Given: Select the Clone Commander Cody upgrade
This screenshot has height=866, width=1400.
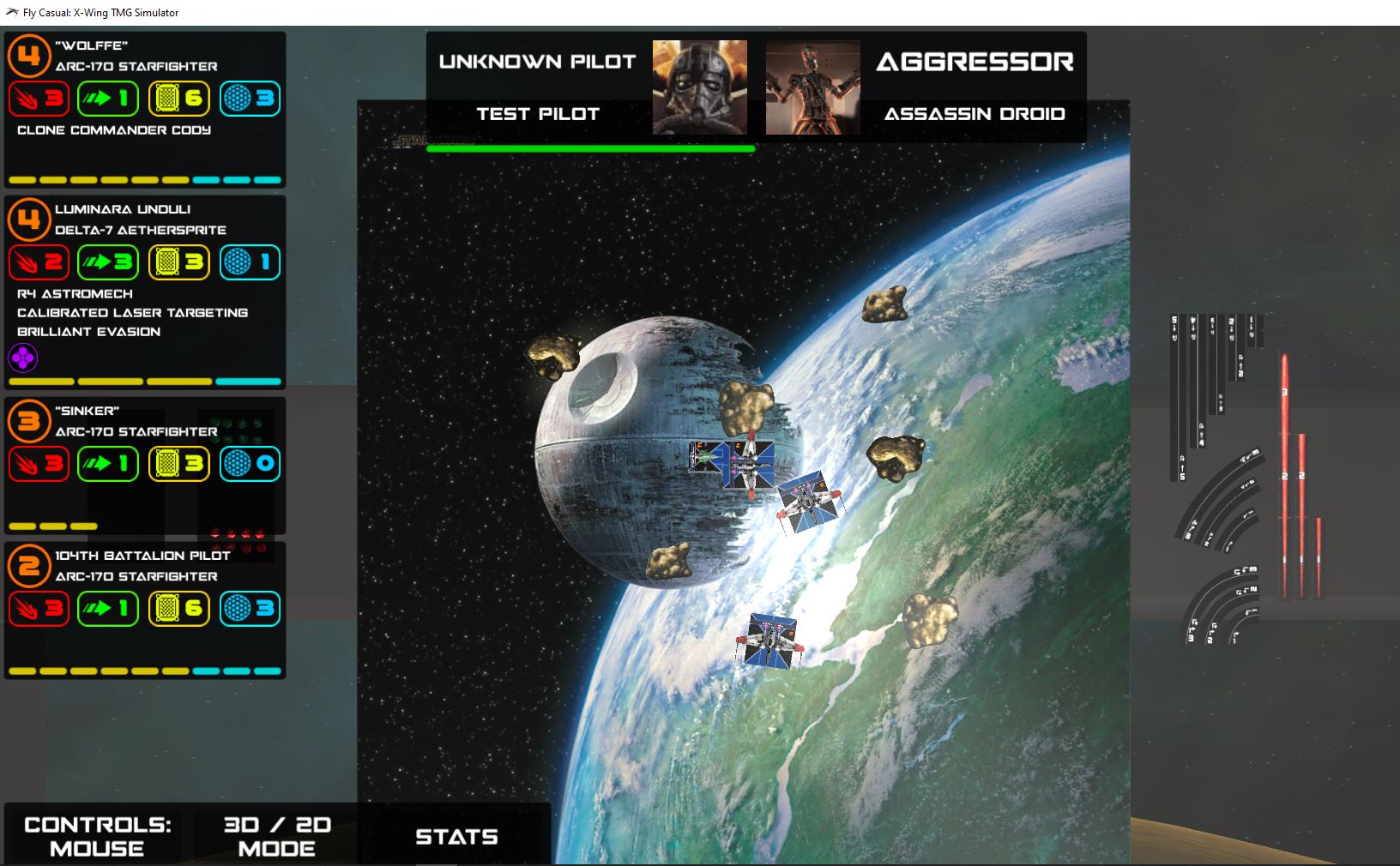Looking at the screenshot, I should (114, 130).
